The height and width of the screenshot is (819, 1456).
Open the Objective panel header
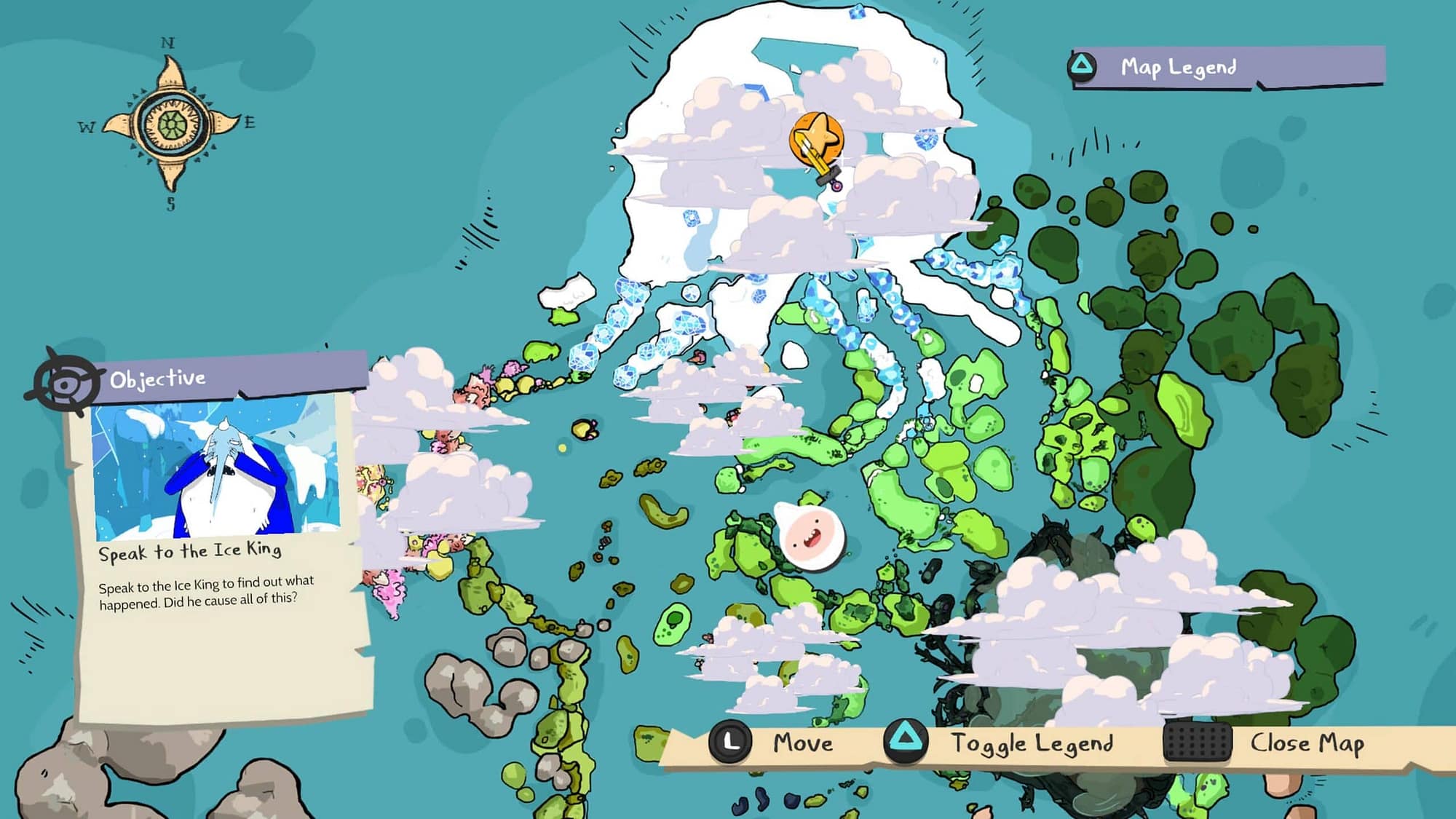click(158, 379)
